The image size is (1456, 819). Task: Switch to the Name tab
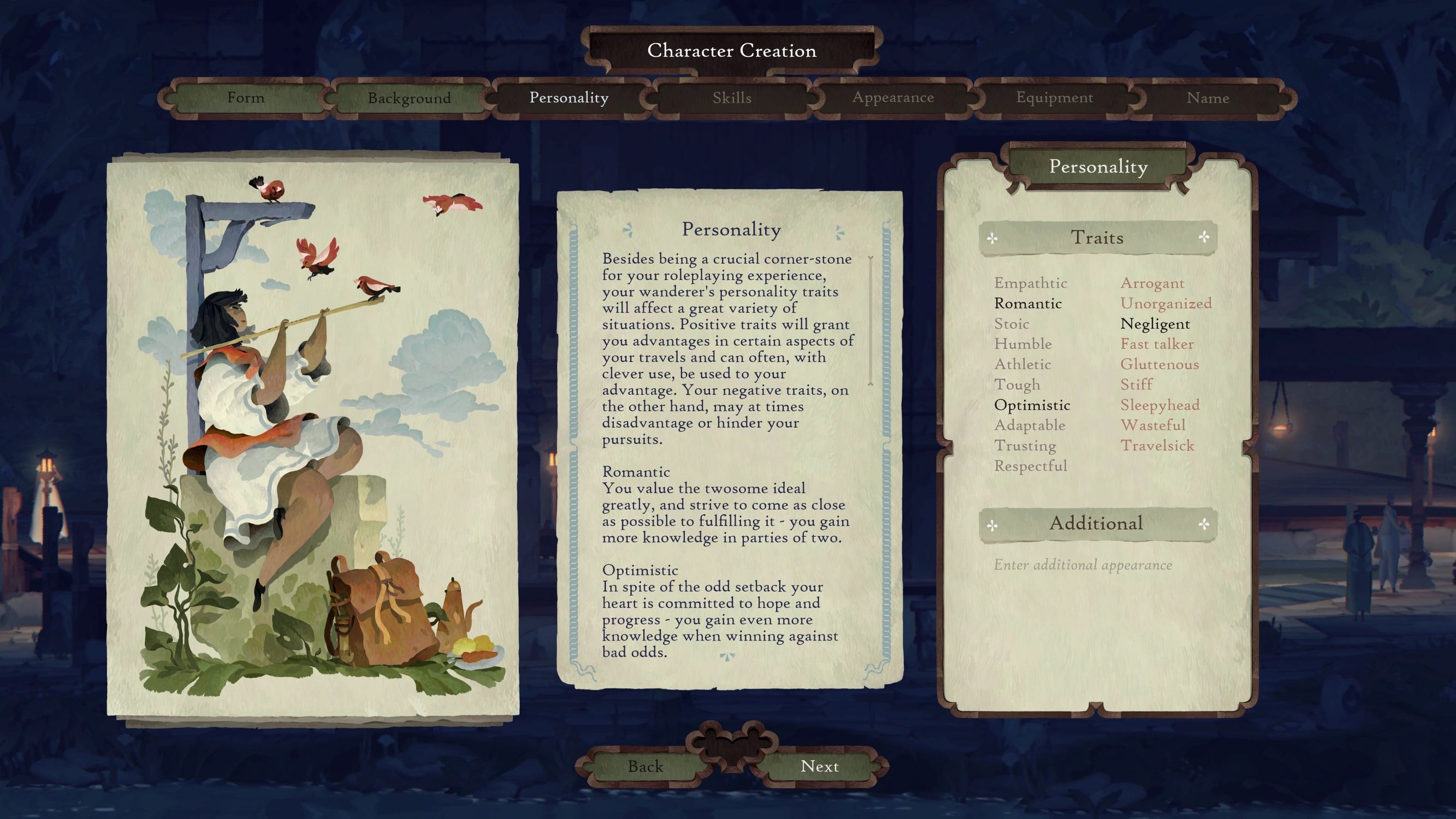(1208, 98)
